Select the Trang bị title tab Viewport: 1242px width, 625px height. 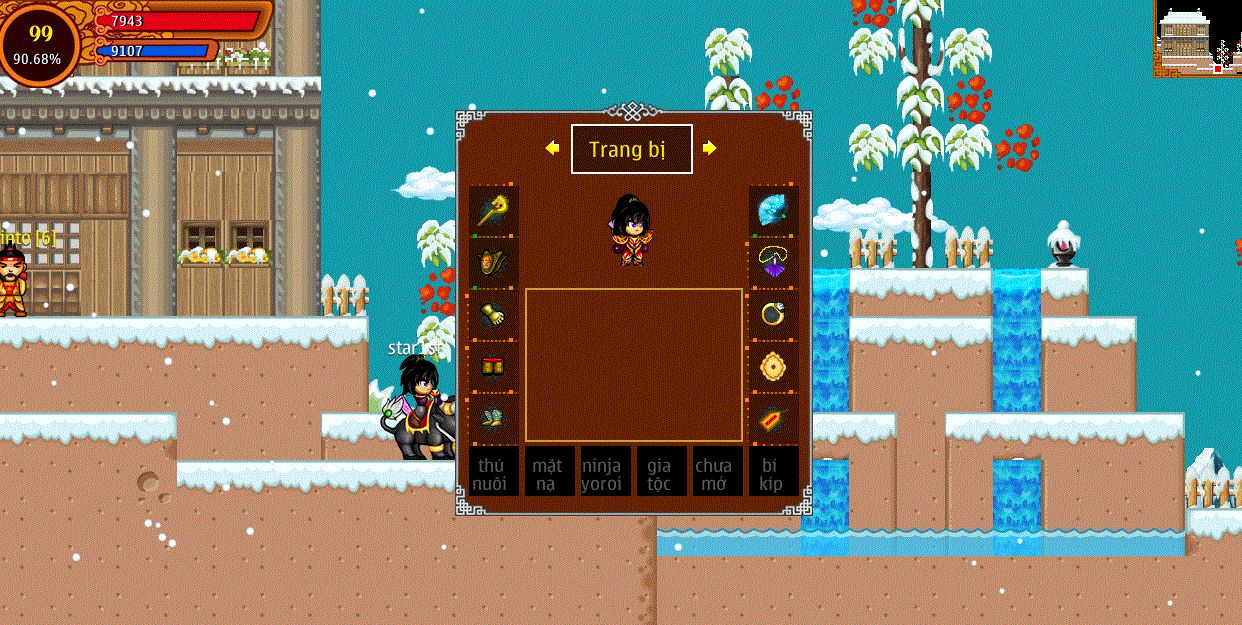[x=631, y=149]
